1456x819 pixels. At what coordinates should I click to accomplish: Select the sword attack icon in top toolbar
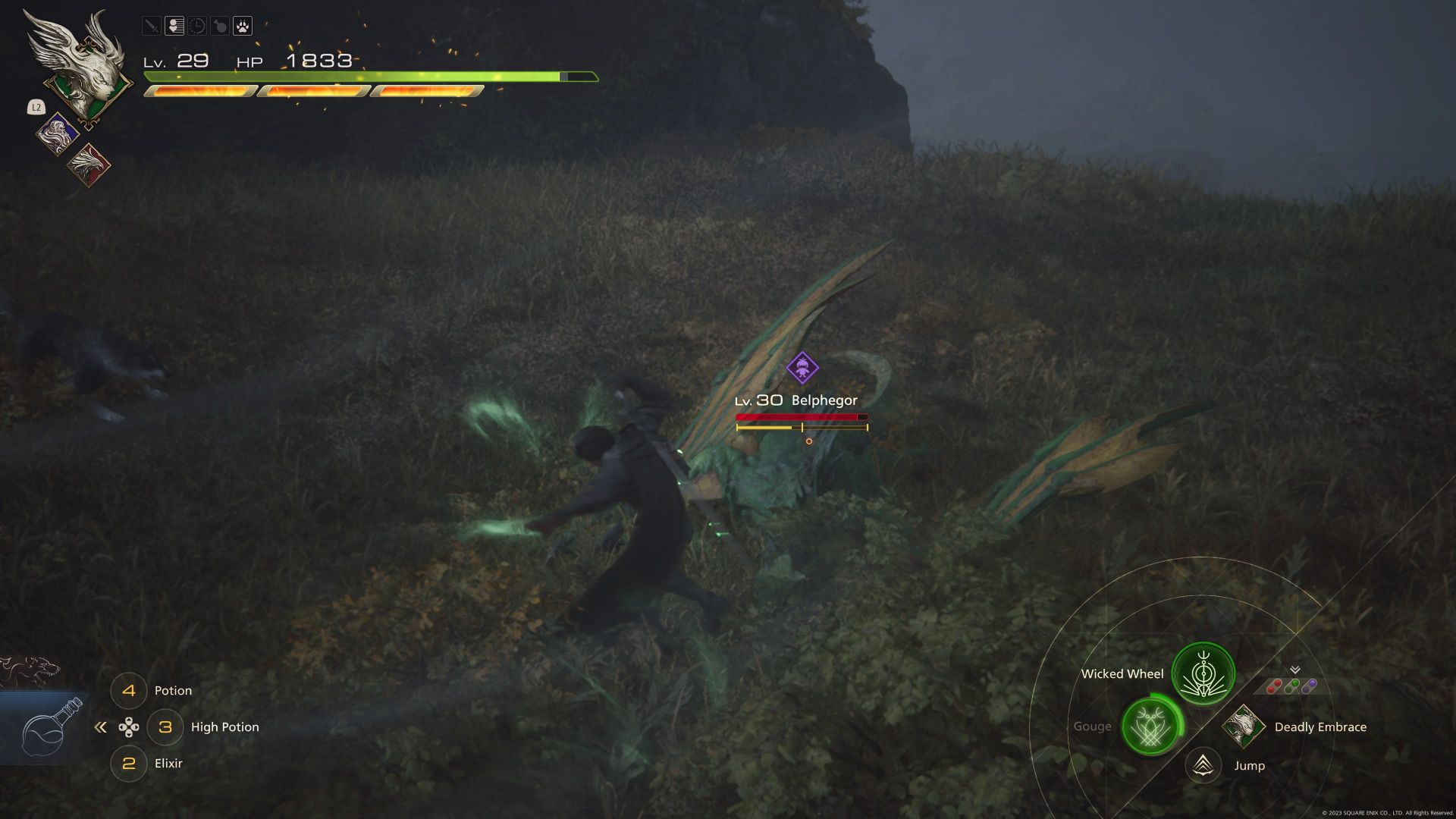(x=152, y=27)
